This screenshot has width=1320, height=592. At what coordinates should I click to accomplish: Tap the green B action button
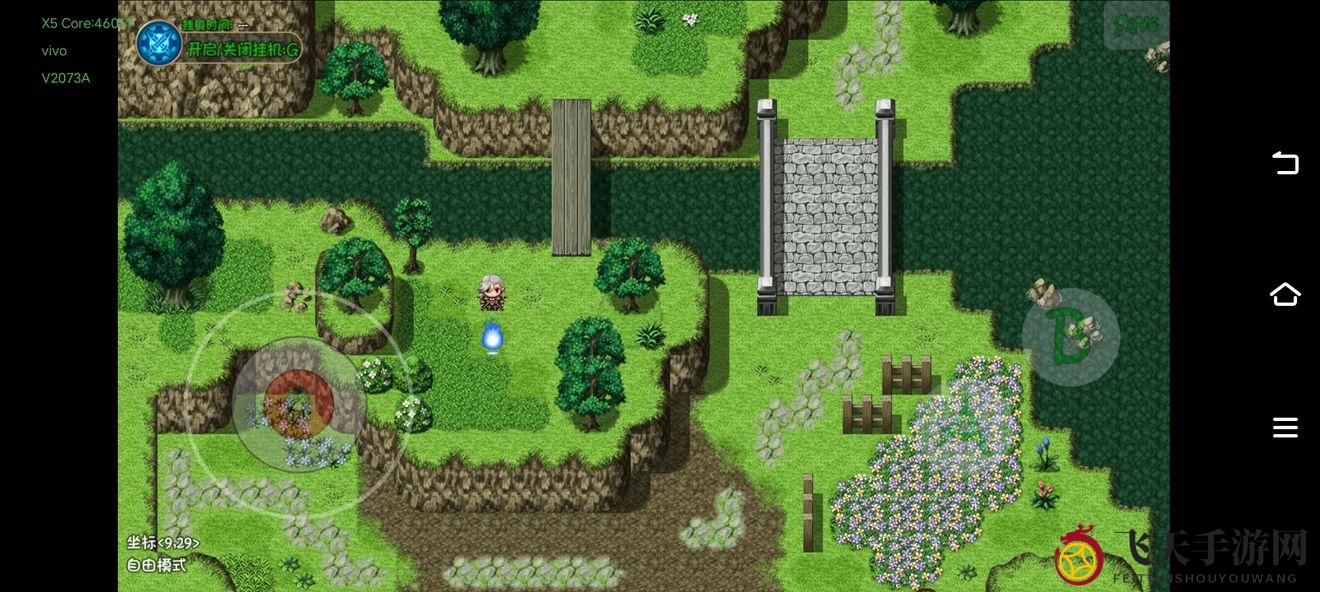pyautogui.click(x=1071, y=337)
